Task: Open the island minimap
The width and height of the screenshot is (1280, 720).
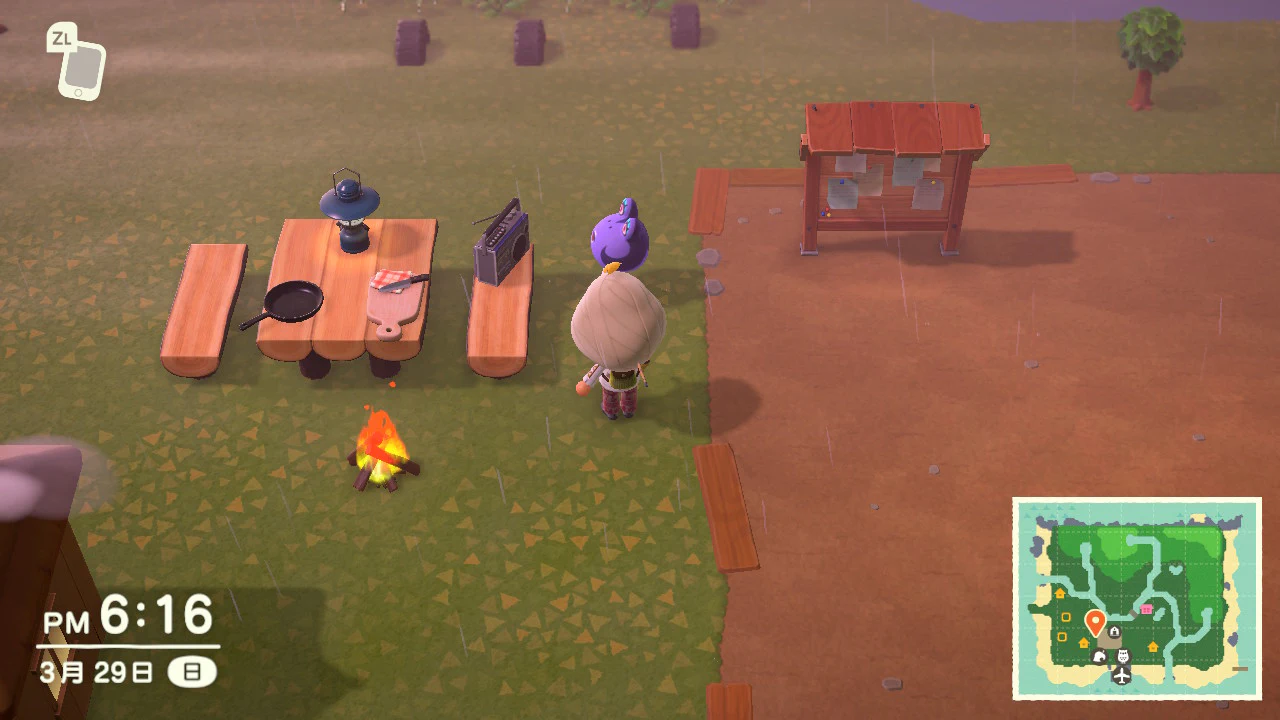Action: 1136,597
